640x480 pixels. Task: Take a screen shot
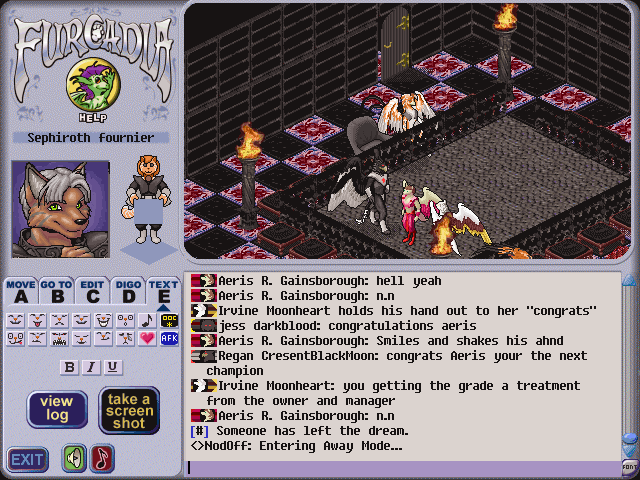(129, 410)
